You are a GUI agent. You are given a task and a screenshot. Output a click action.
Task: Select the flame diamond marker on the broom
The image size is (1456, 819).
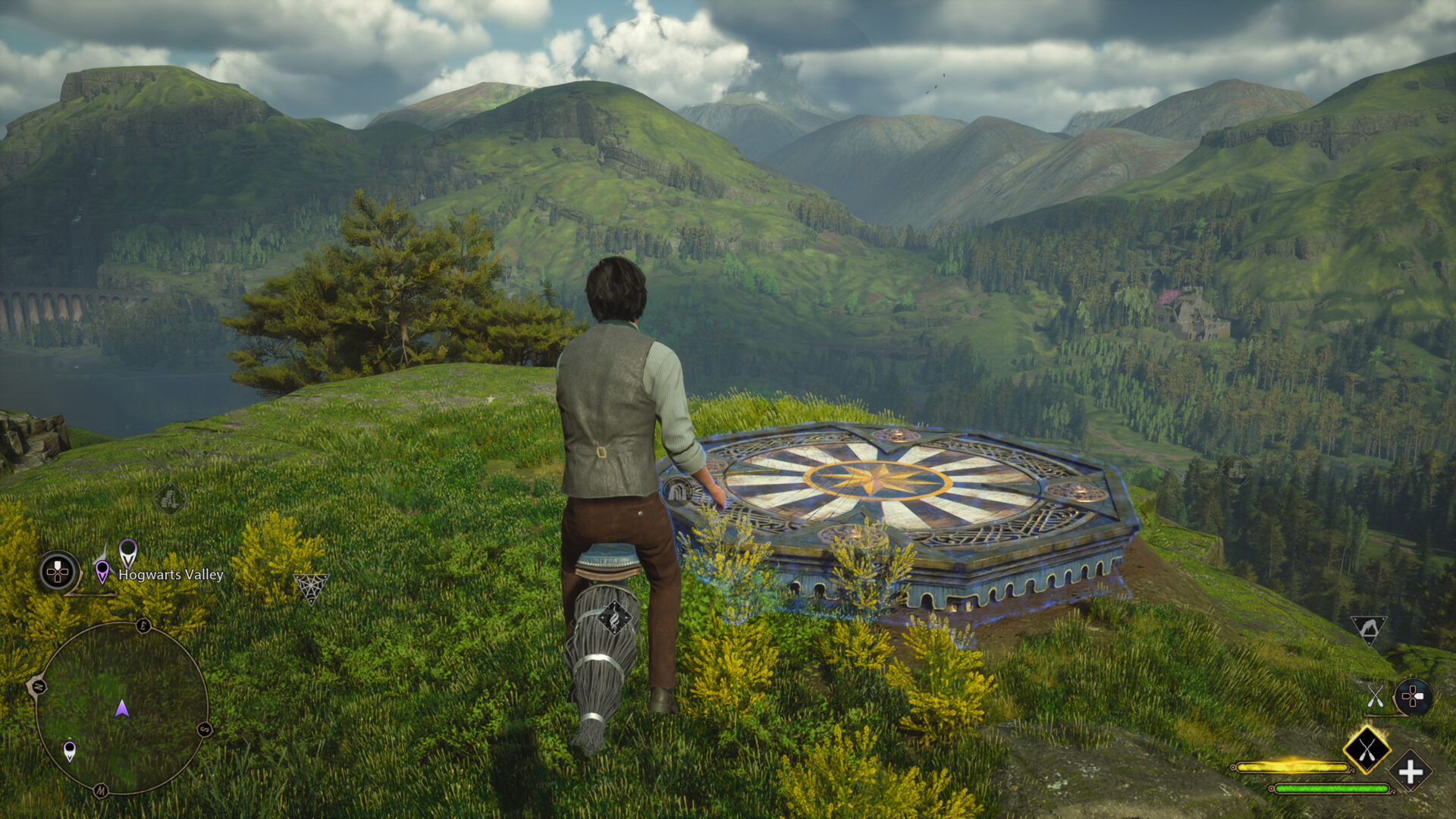click(x=614, y=618)
